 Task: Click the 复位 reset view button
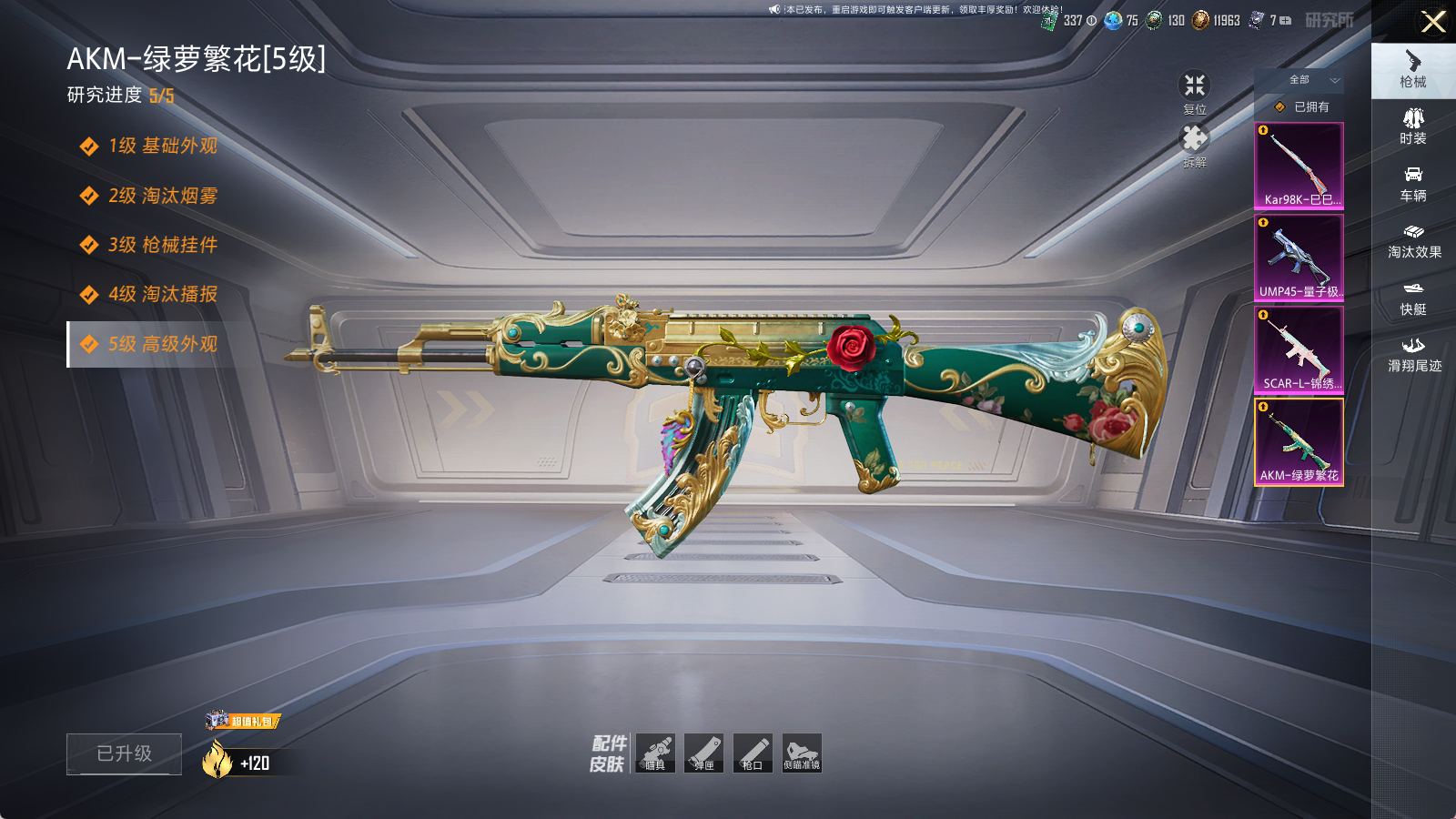[x=1194, y=92]
